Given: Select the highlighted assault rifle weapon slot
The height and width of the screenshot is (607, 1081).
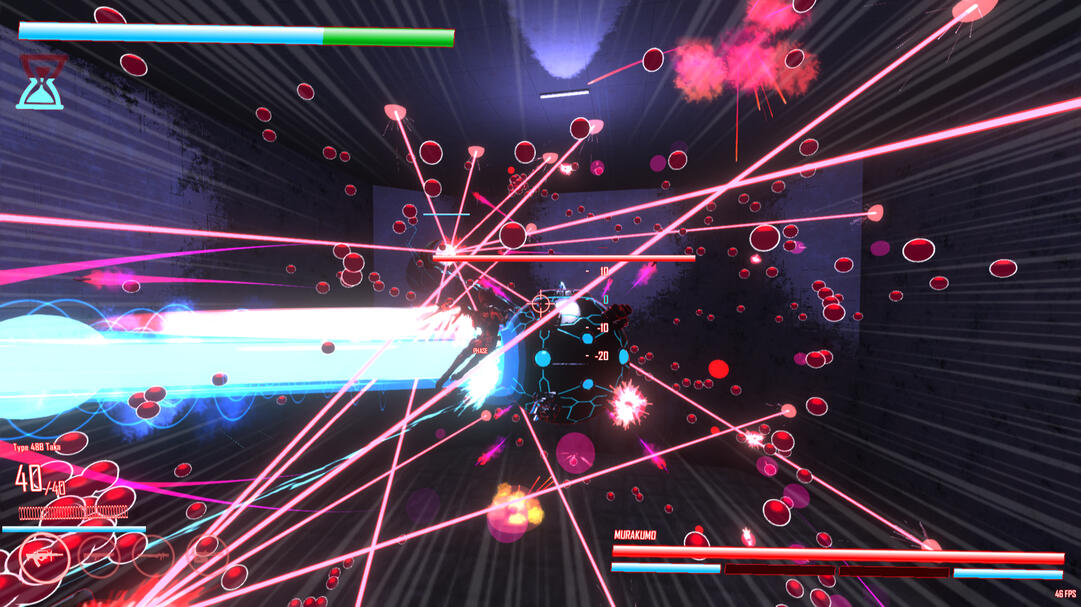Looking at the screenshot, I should click(x=43, y=555).
